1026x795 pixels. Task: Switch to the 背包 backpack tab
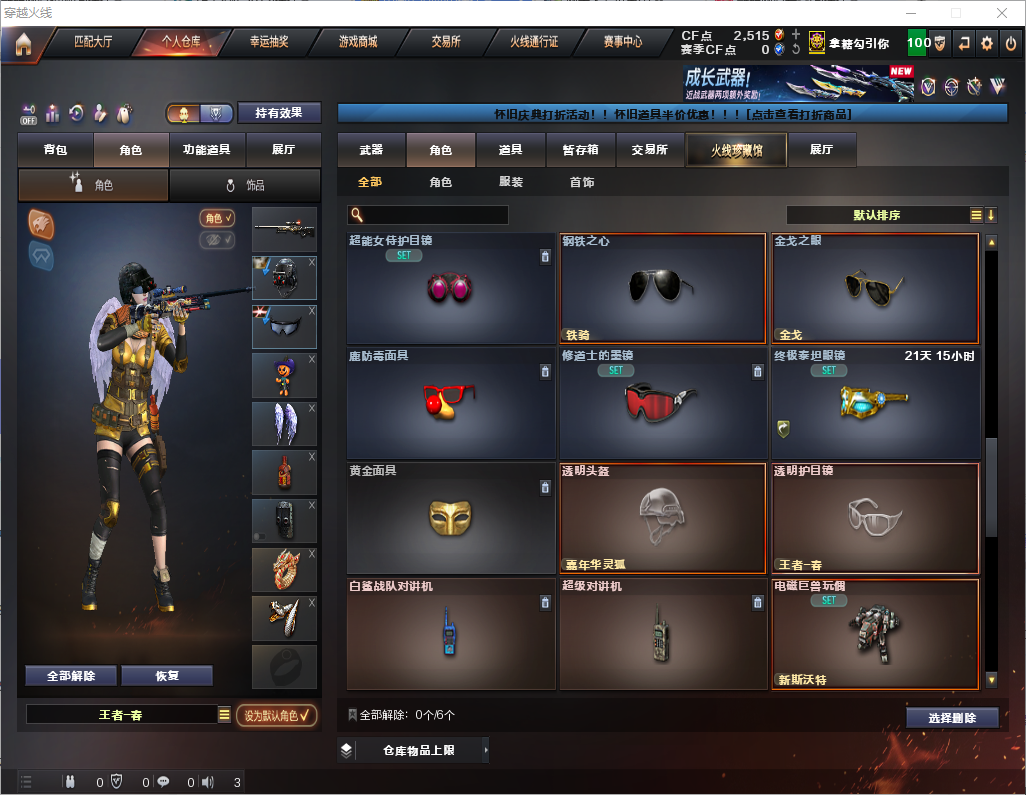(x=56, y=150)
